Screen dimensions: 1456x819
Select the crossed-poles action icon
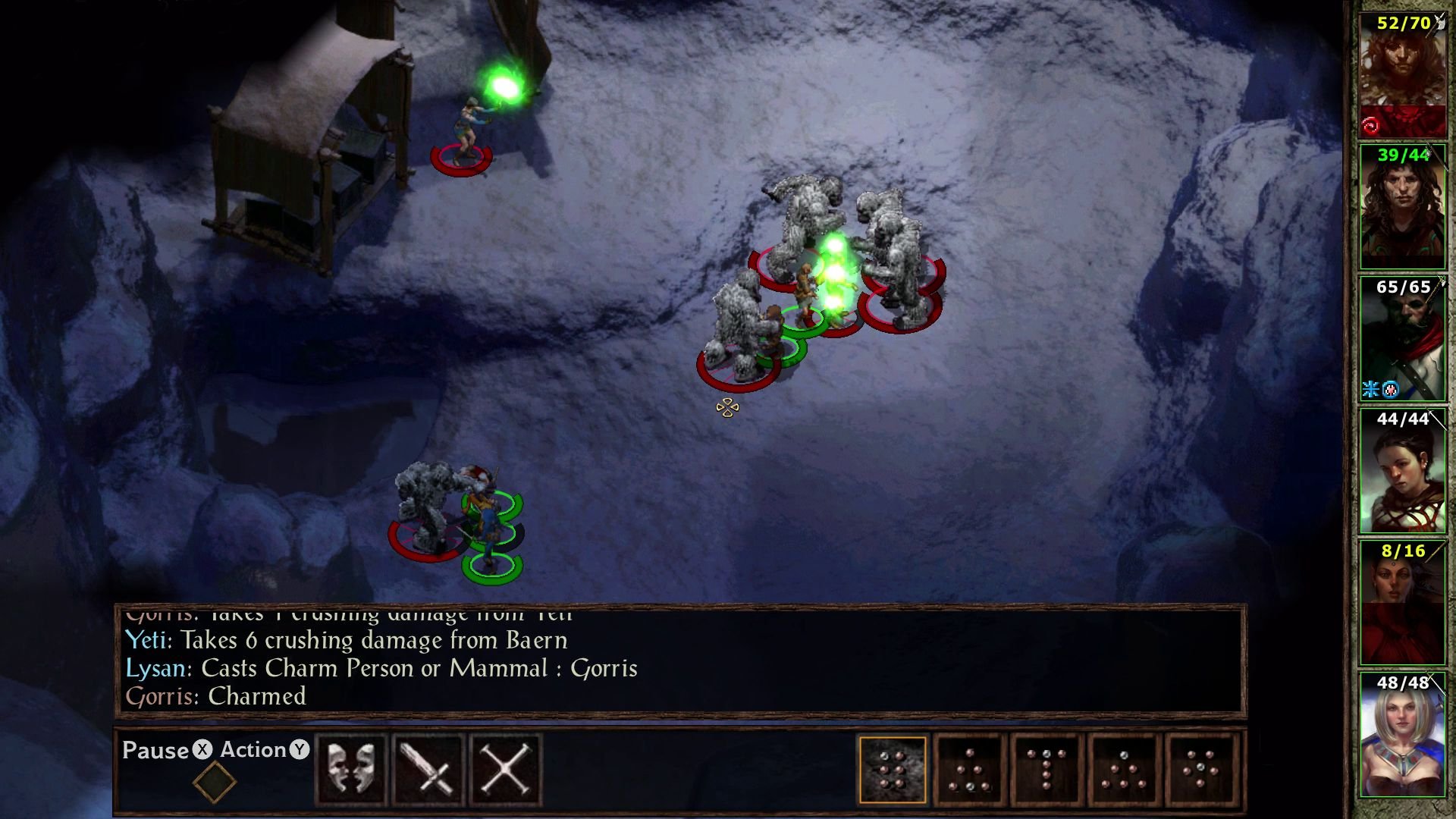pyautogui.click(x=505, y=768)
